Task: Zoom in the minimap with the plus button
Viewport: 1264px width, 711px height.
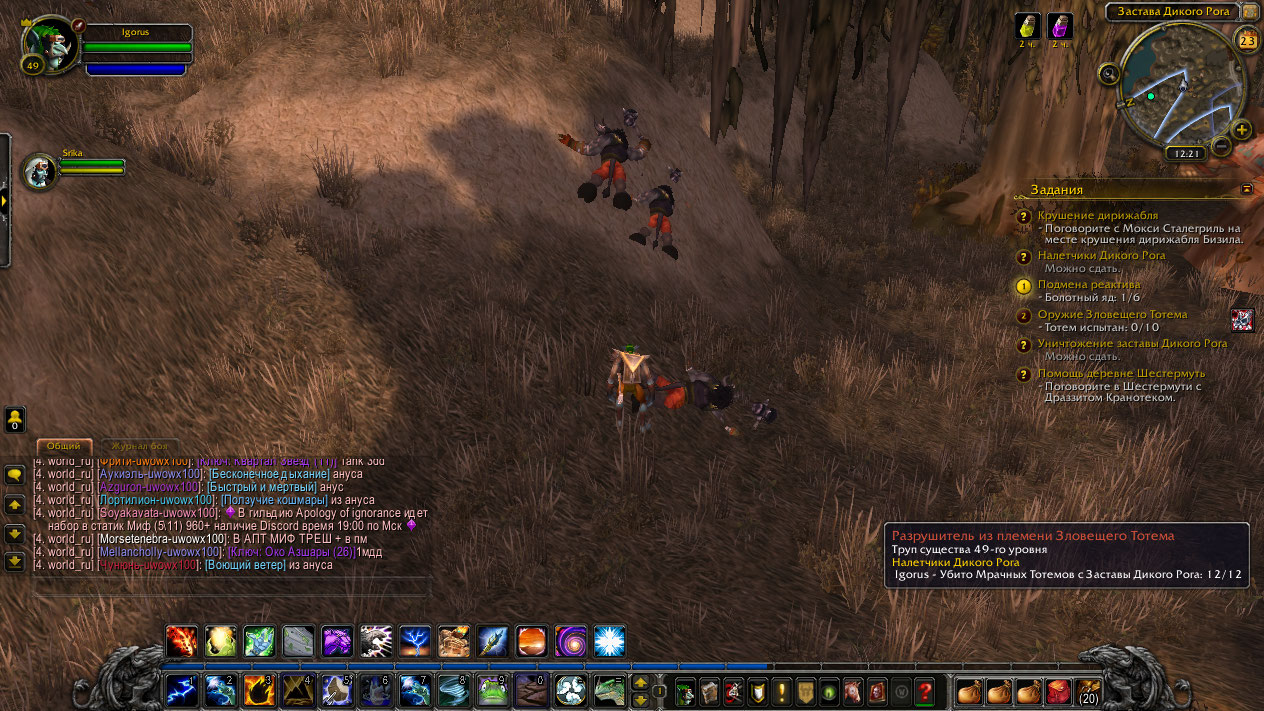Action: [1241, 129]
